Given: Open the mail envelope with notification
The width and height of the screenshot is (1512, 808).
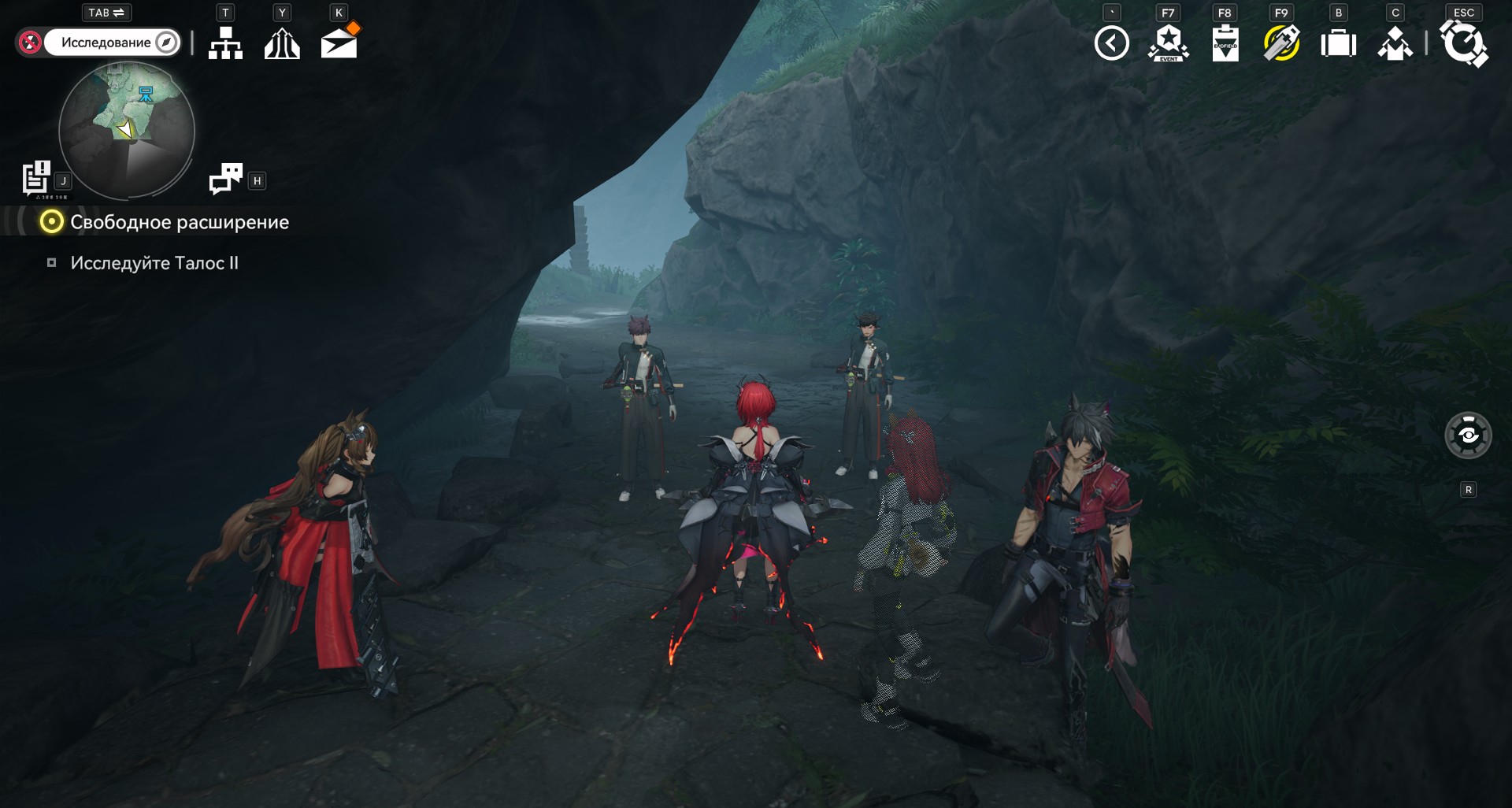Looking at the screenshot, I should pyautogui.click(x=339, y=43).
